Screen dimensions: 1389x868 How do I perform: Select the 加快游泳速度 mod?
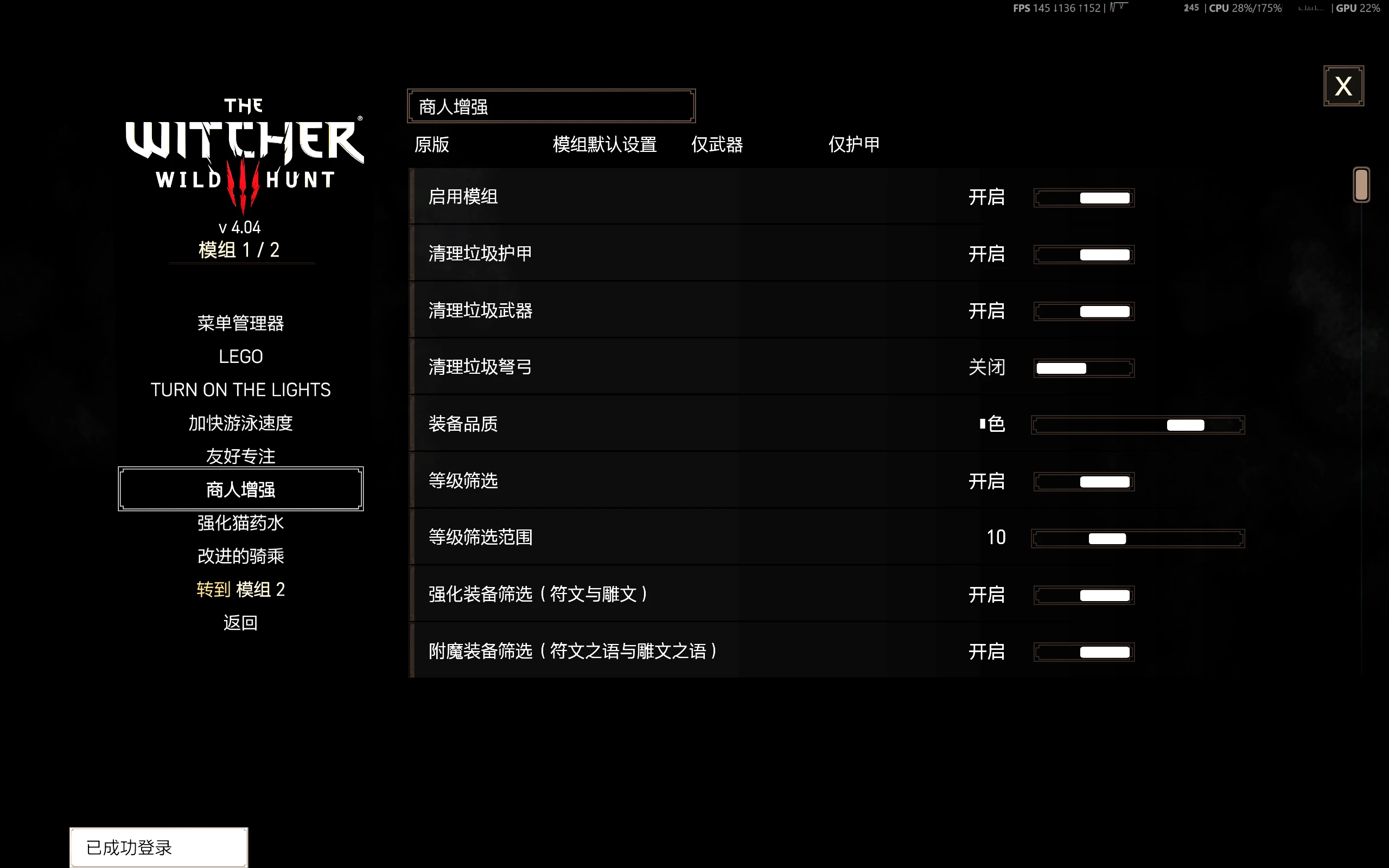(x=240, y=423)
